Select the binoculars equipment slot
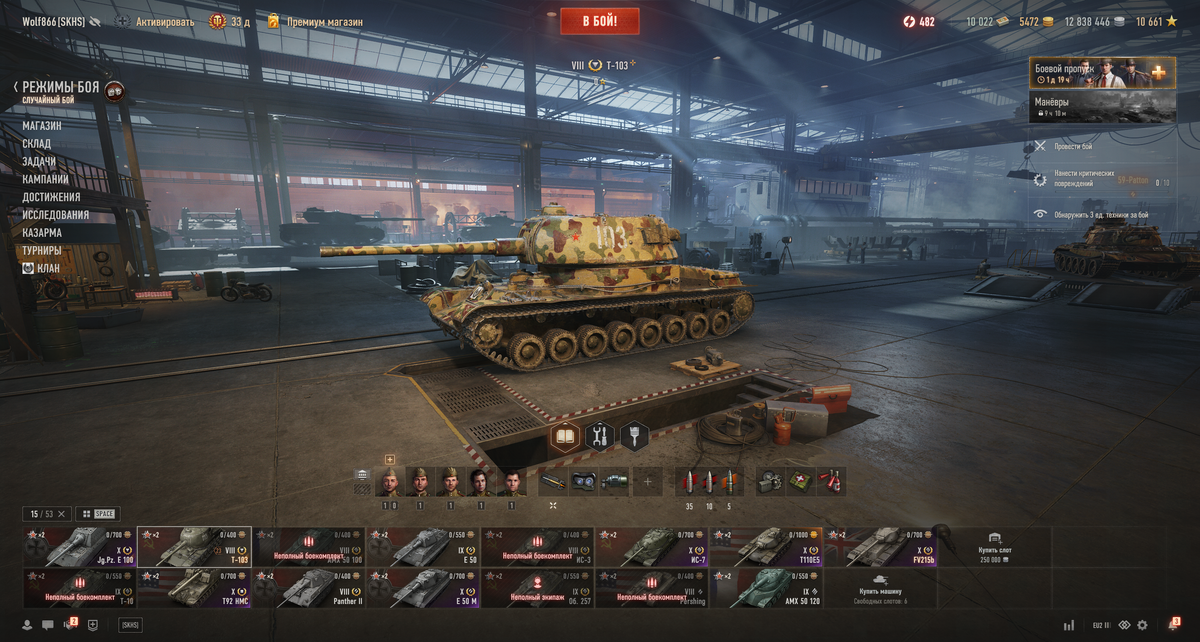The image size is (1200, 642). point(584,482)
